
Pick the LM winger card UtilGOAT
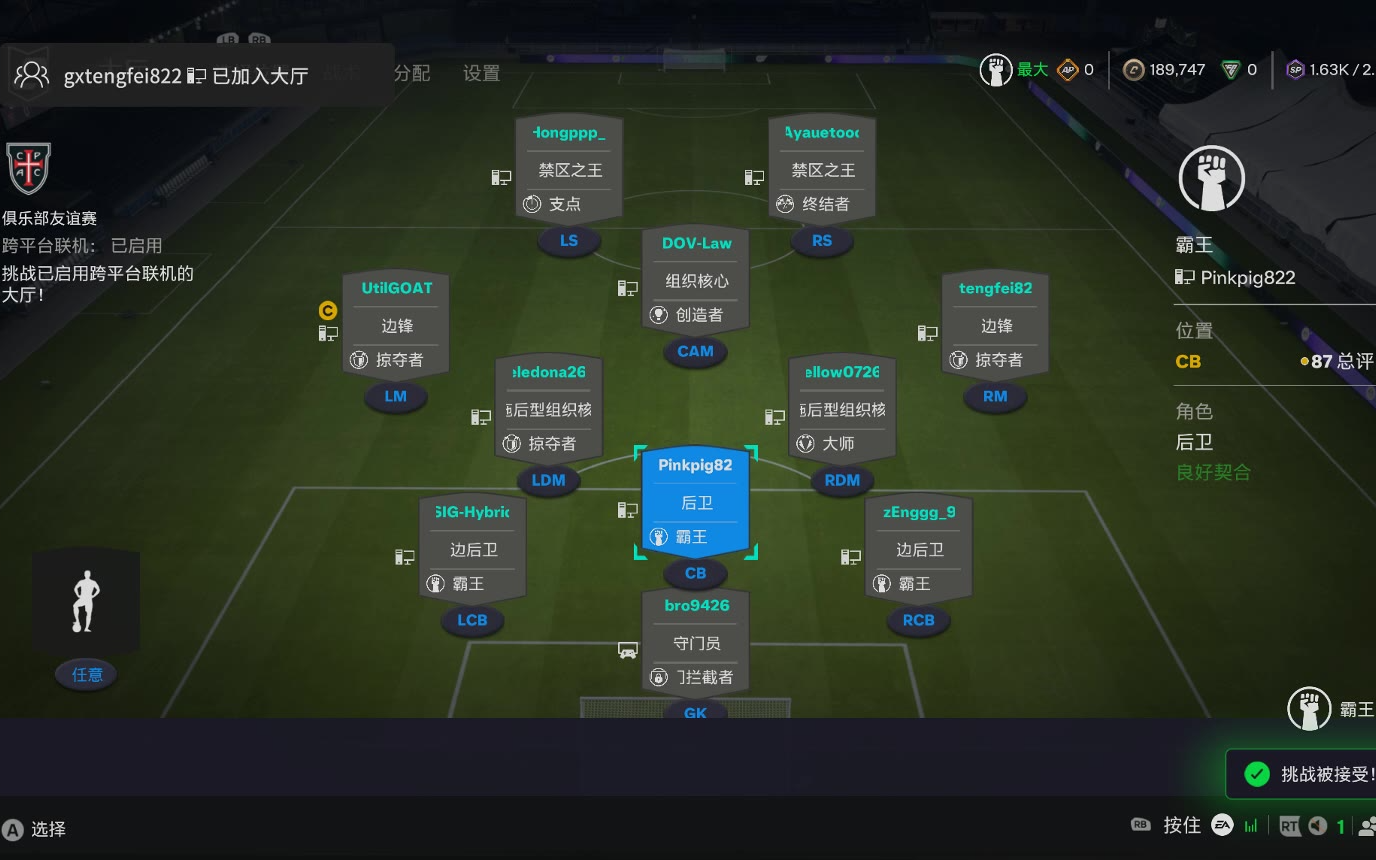tap(396, 324)
